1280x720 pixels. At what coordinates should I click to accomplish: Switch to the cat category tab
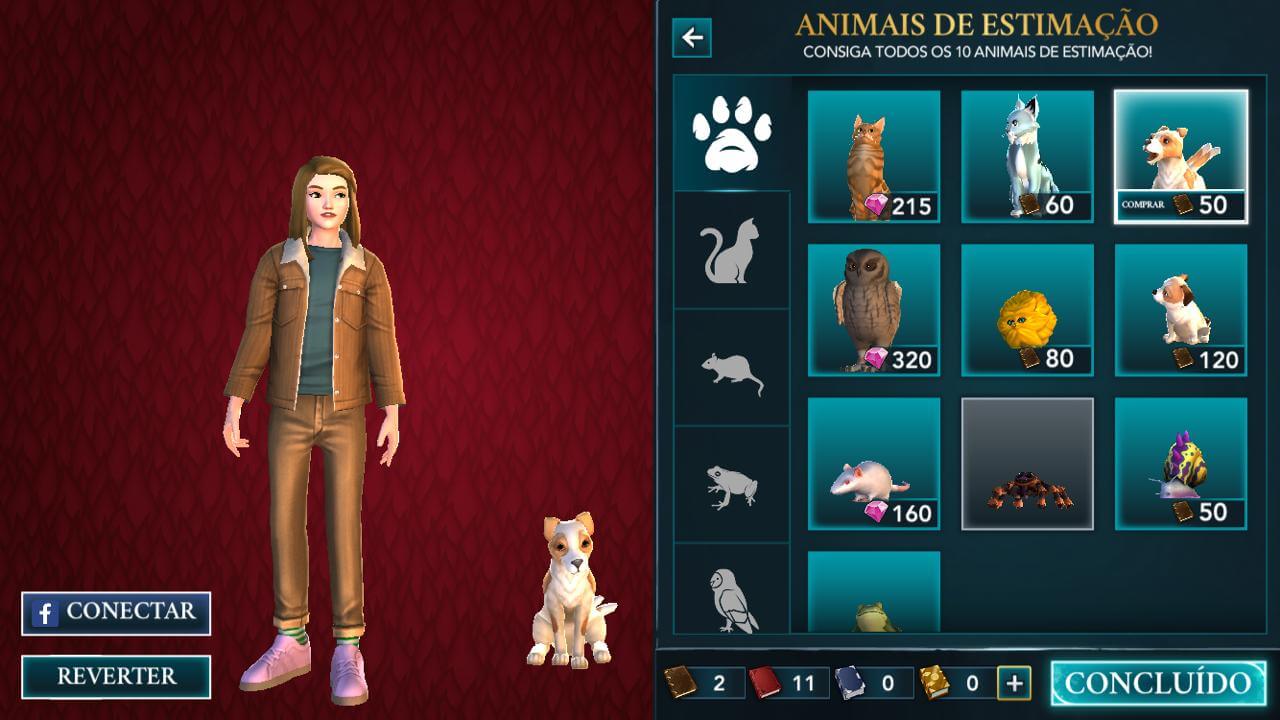[732, 250]
